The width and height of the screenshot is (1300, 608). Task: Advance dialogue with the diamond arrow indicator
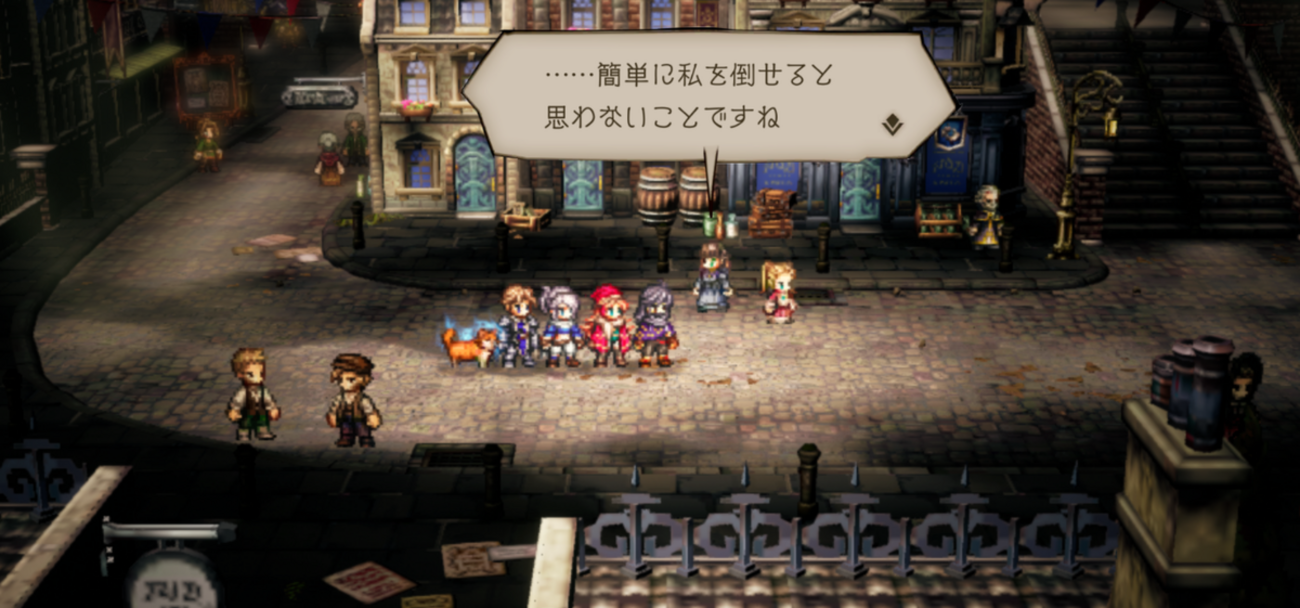[x=892, y=124]
